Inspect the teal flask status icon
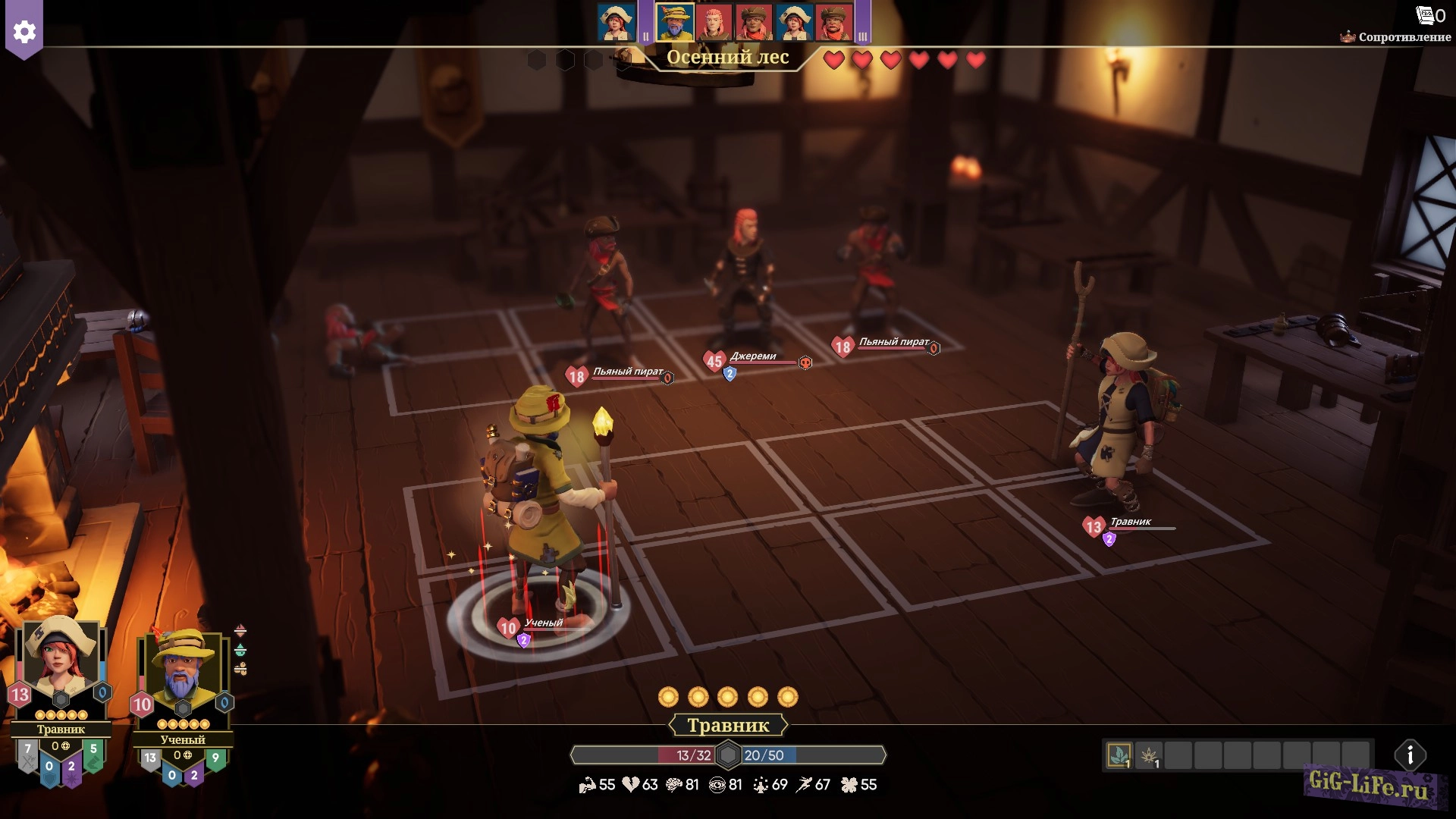The width and height of the screenshot is (1456, 819). [240, 650]
